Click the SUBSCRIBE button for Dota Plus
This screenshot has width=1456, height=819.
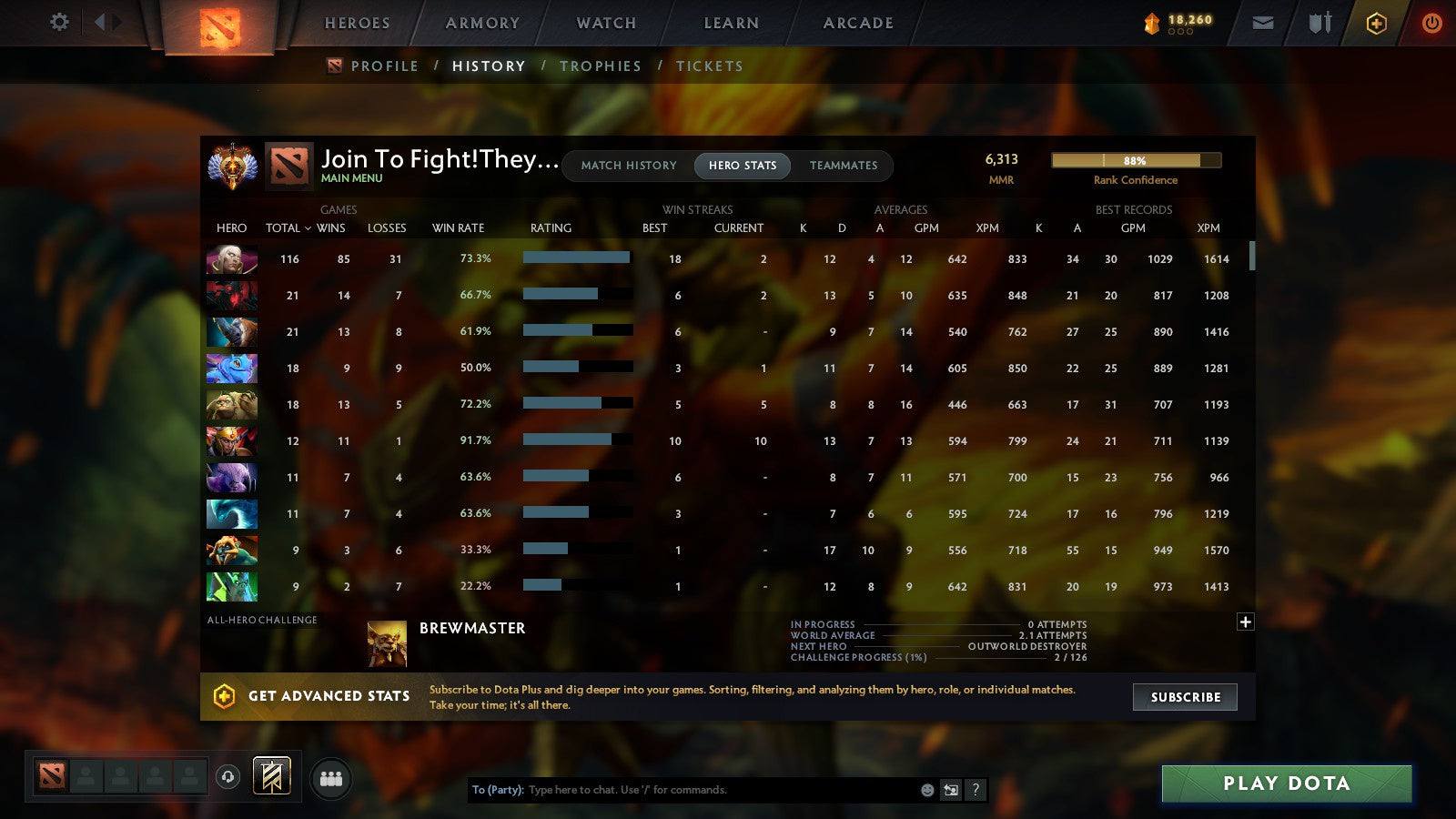pos(1184,697)
